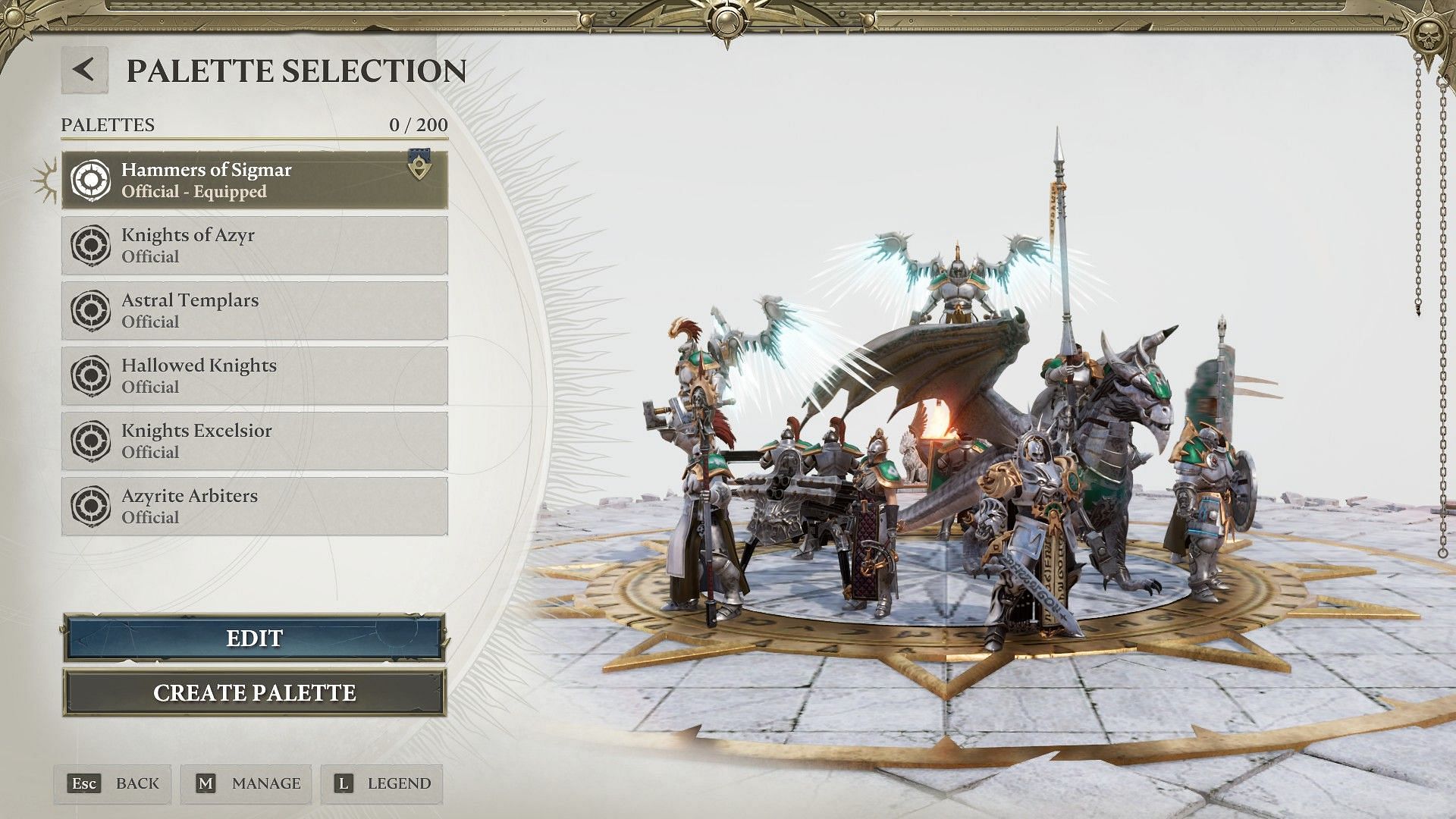The height and width of the screenshot is (819, 1456).
Task: Select the Hallowed Knights palette
Action: click(x=255, y=376)
